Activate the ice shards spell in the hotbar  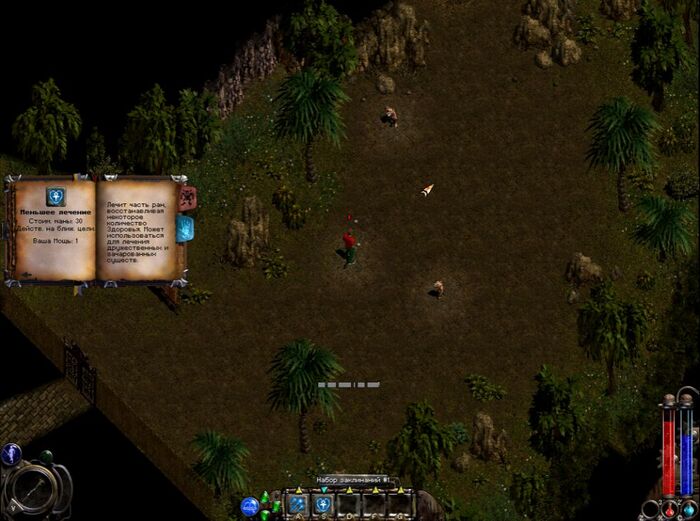pos(298,505)
